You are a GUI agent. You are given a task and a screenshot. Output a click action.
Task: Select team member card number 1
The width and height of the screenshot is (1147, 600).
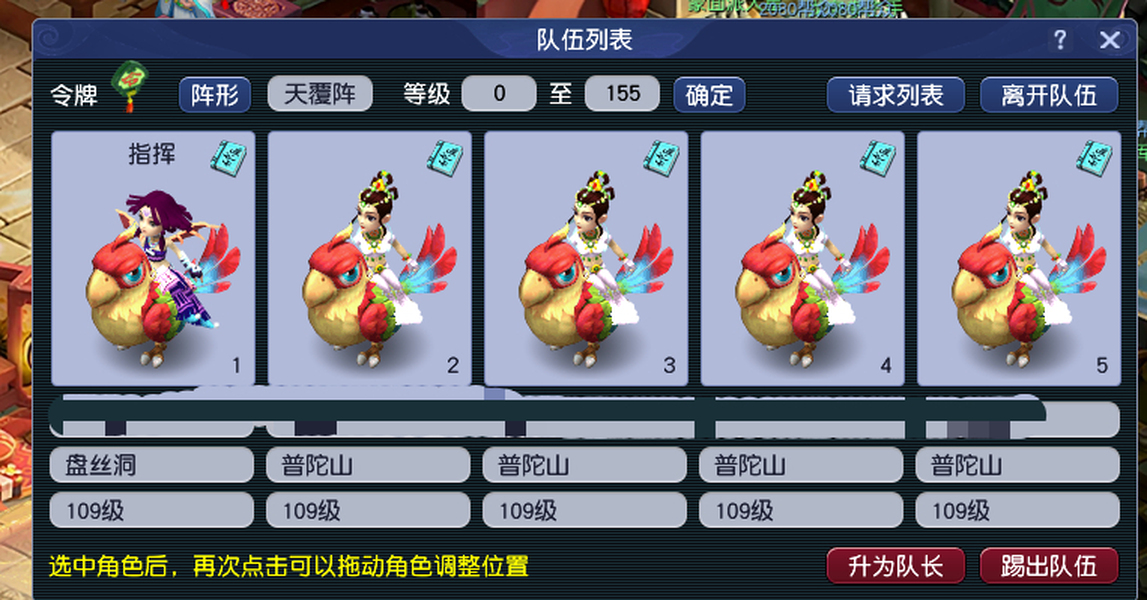click(153, 258)
